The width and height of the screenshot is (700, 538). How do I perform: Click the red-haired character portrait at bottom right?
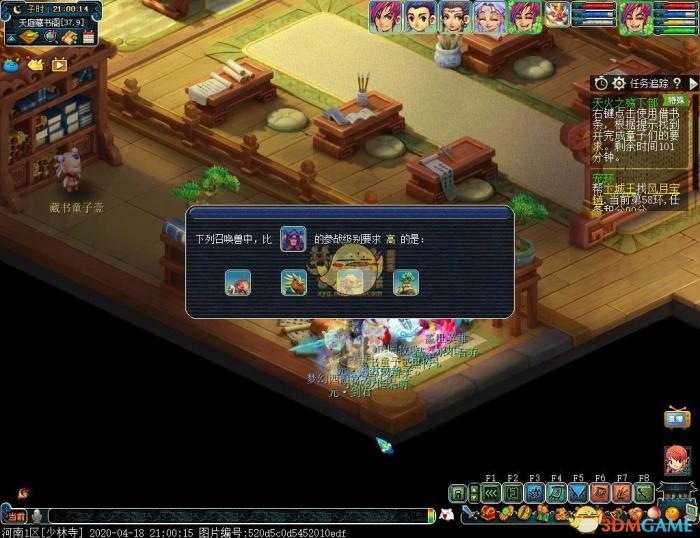coord(677,461)
